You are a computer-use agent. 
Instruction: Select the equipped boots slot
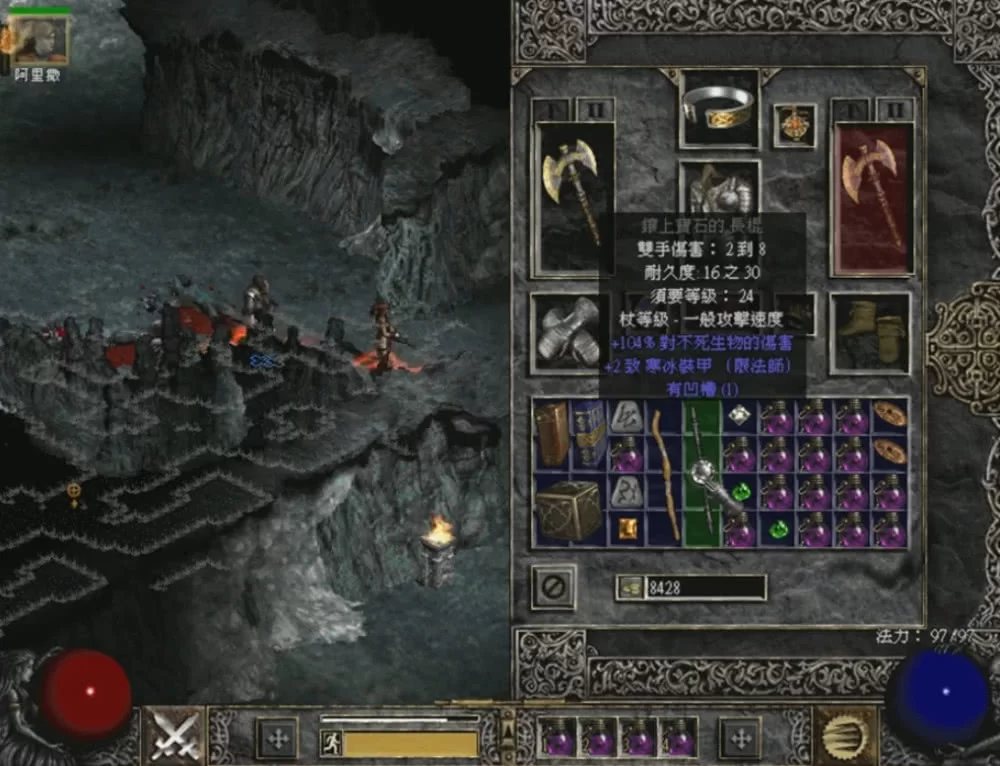pos(869,332)
